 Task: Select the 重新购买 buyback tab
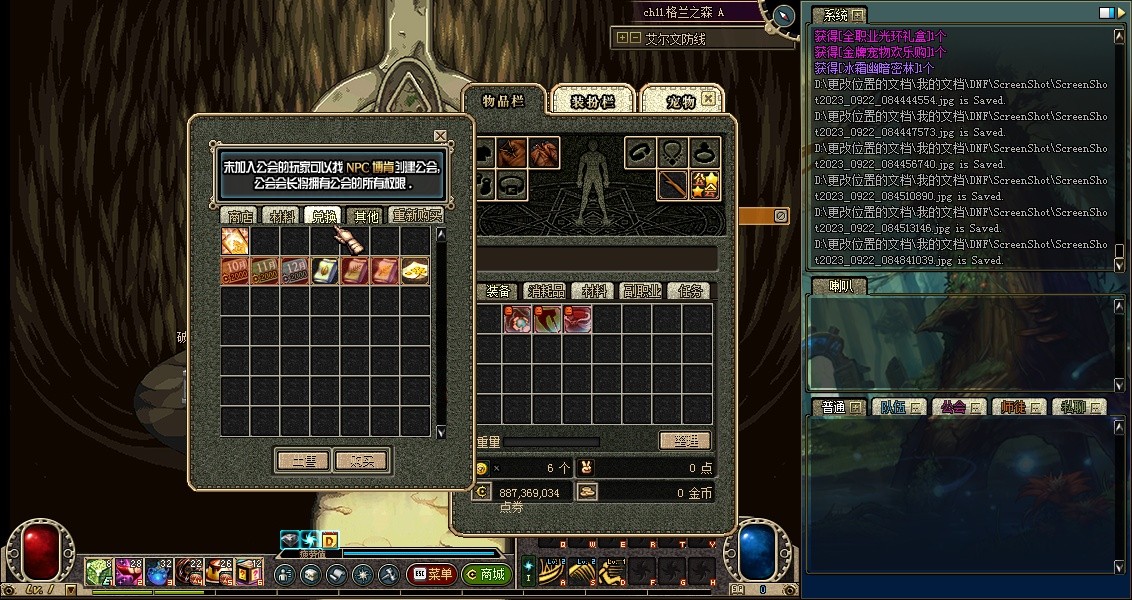(x=416, y=215)
